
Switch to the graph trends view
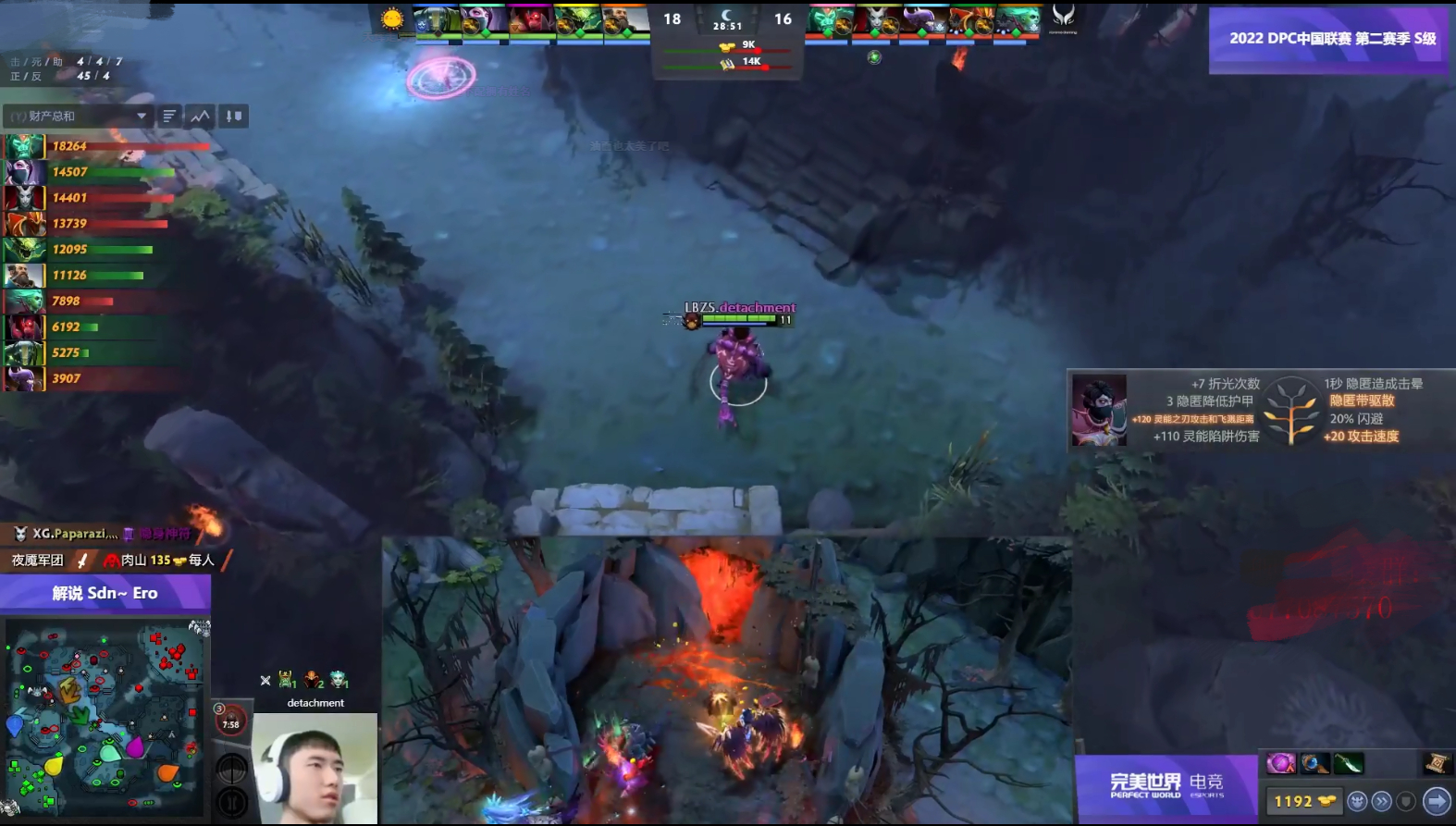(x=200, y=116)
